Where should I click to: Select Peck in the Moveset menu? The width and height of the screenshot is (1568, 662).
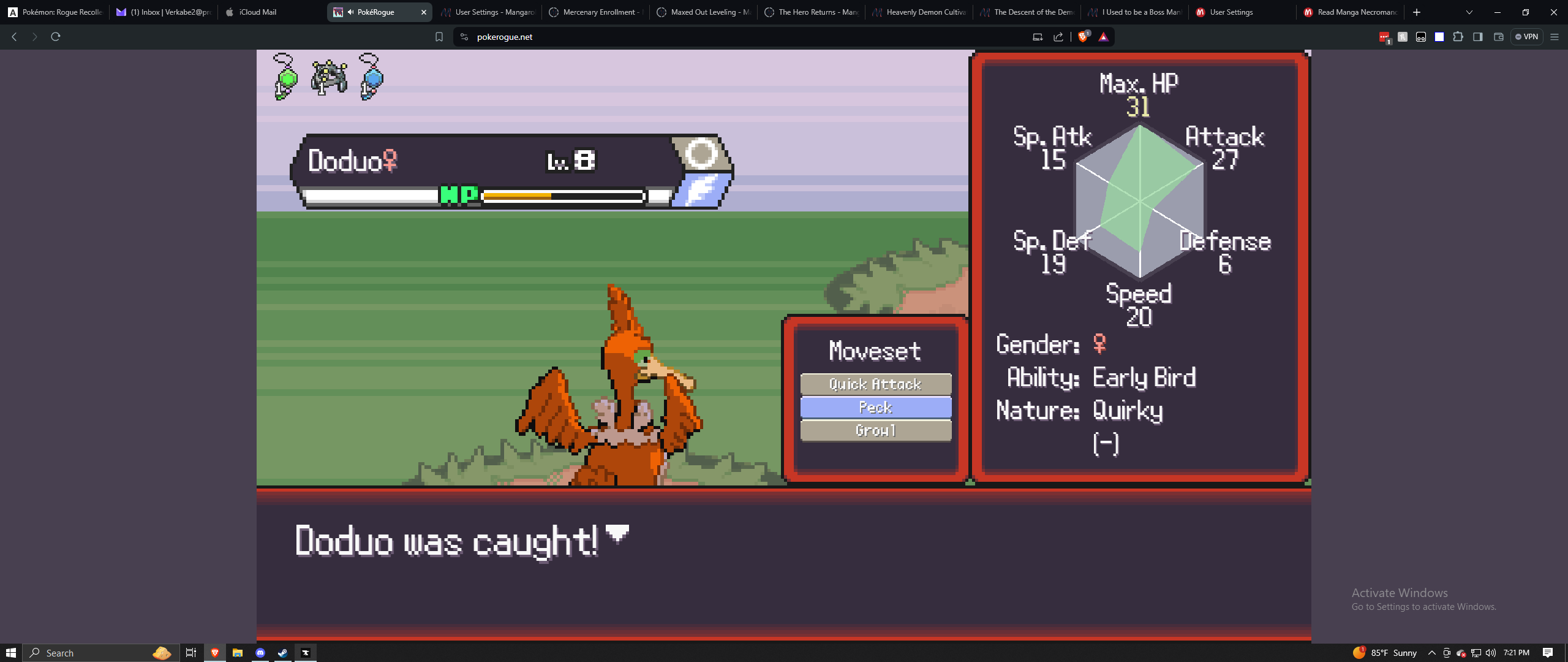[875, 407]
